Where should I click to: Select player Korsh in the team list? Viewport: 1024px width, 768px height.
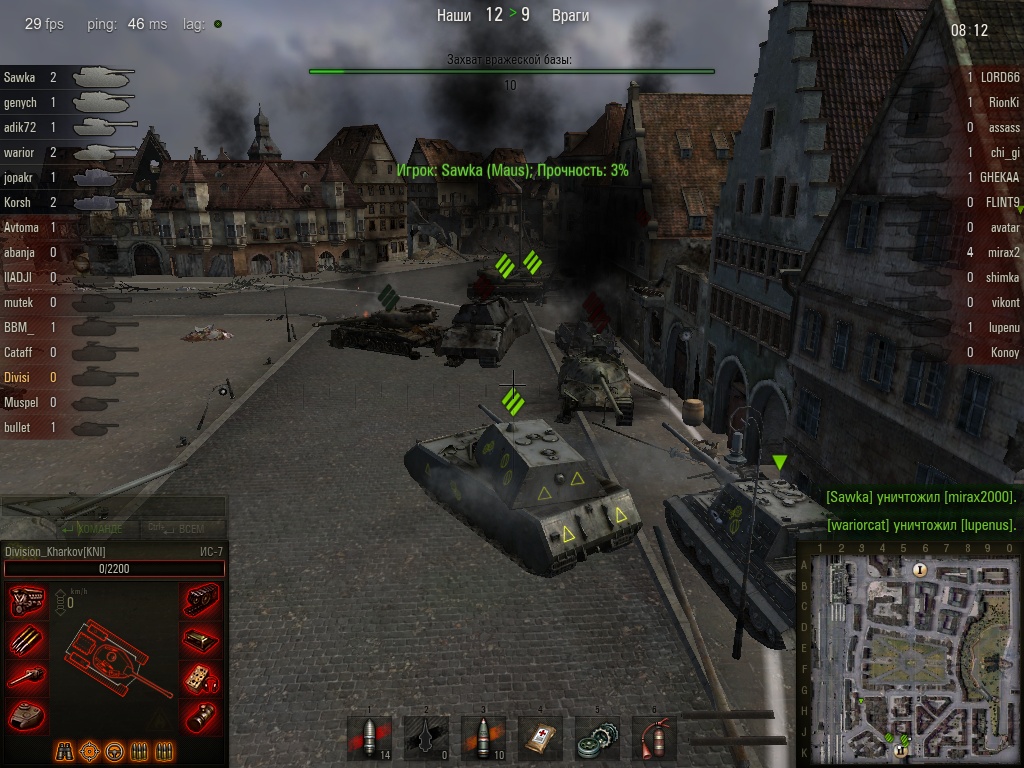18,202
